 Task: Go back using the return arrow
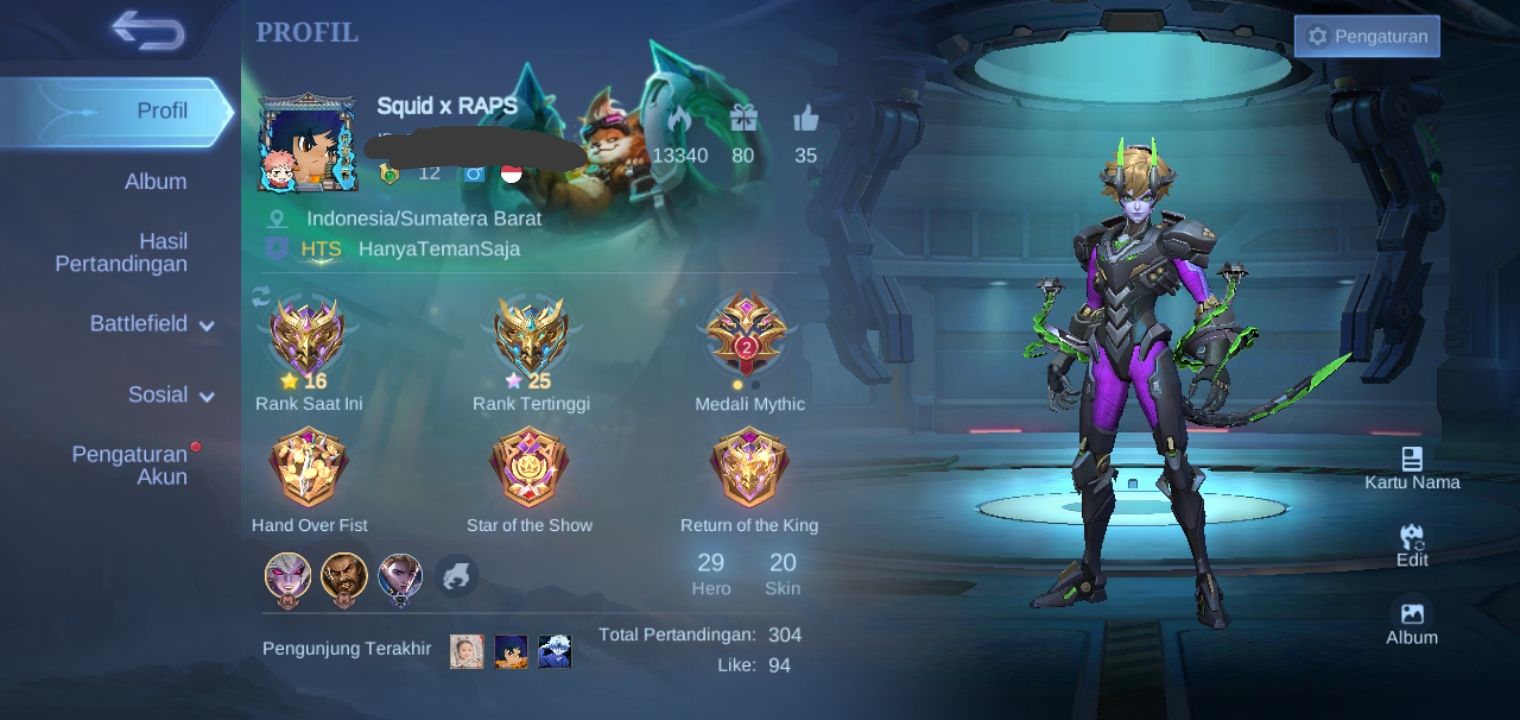(x=148, y=30)
